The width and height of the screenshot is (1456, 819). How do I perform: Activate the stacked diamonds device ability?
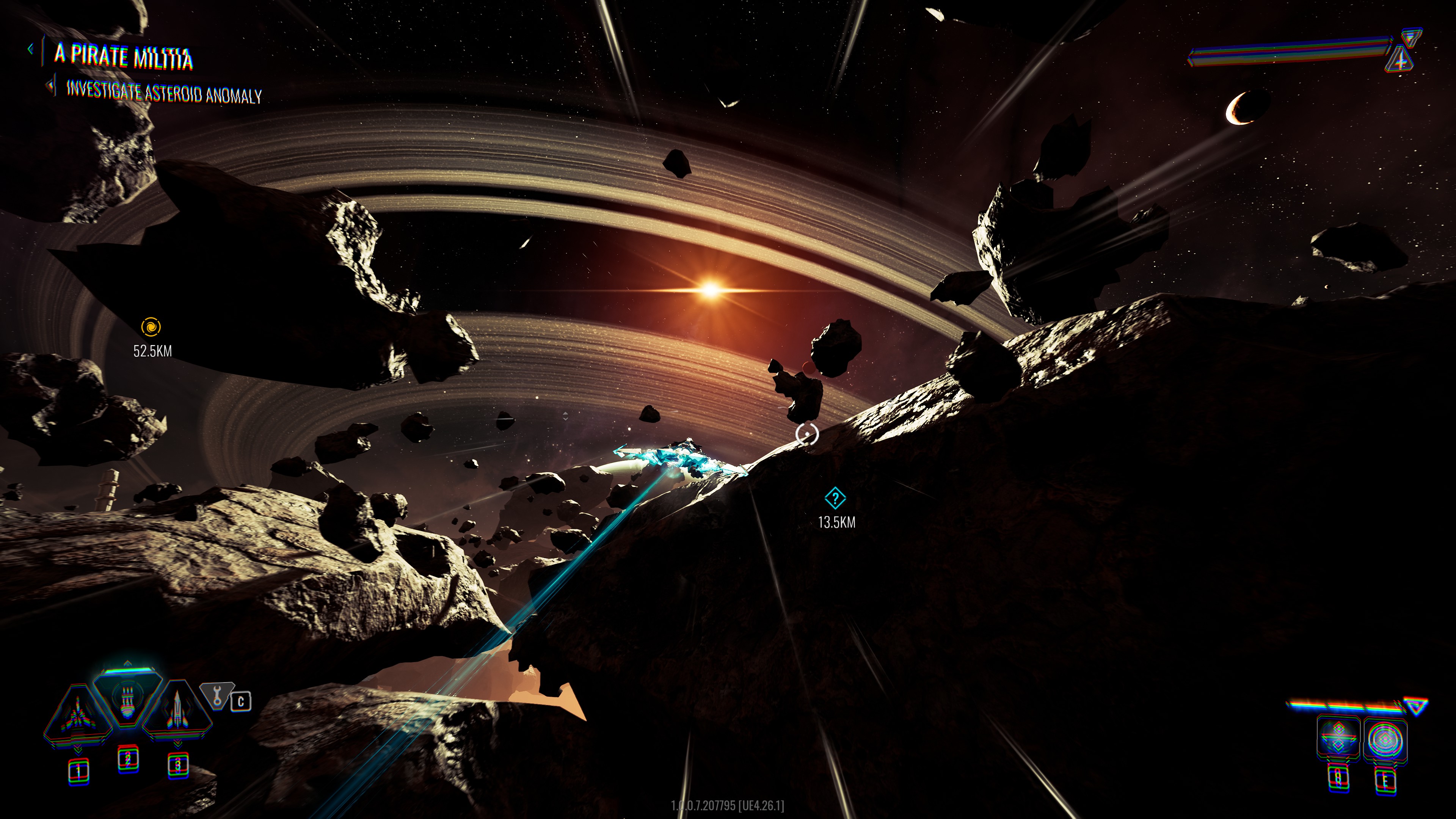pos(1338,737)
